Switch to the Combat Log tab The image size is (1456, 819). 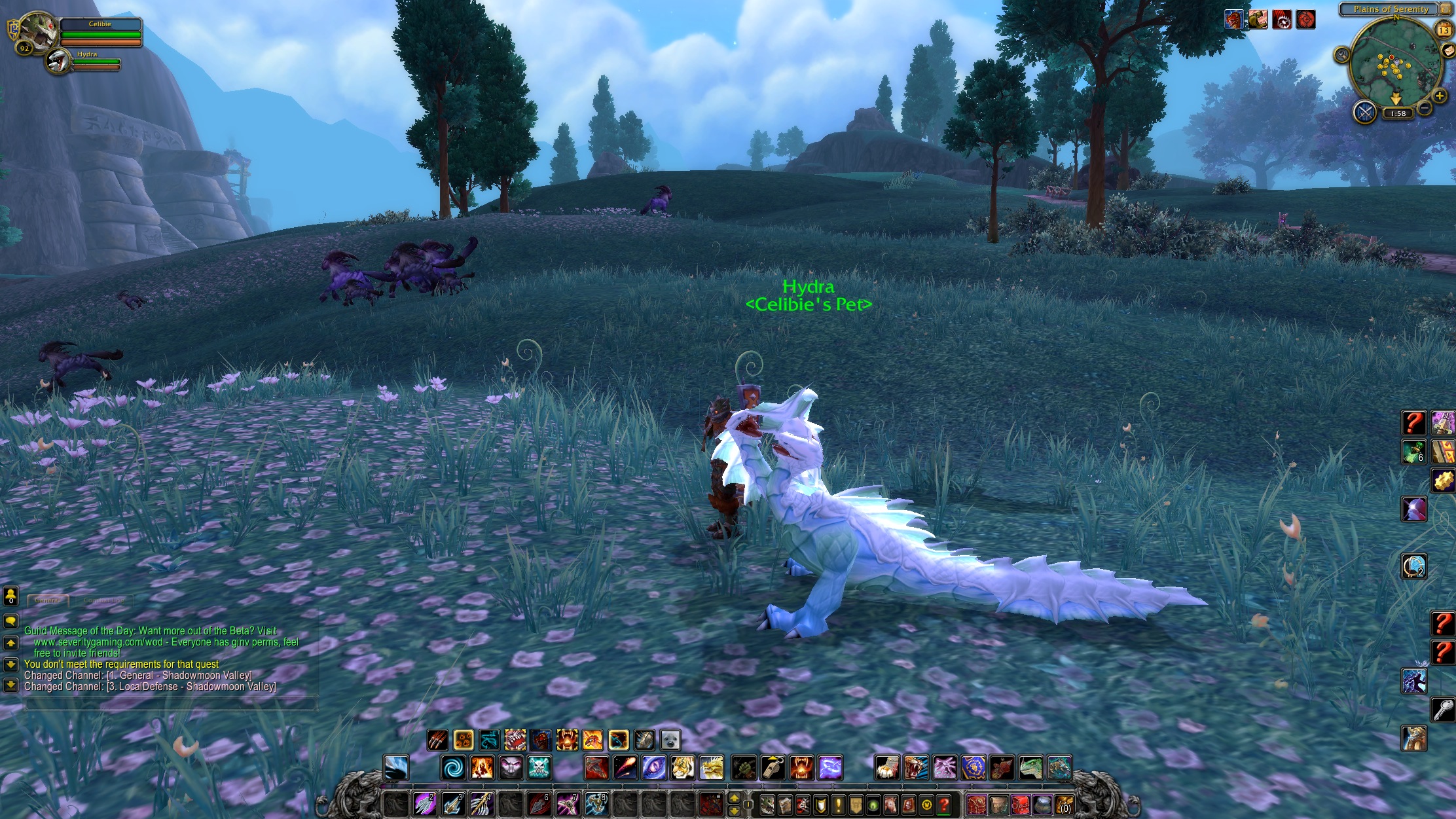[104, 600]
